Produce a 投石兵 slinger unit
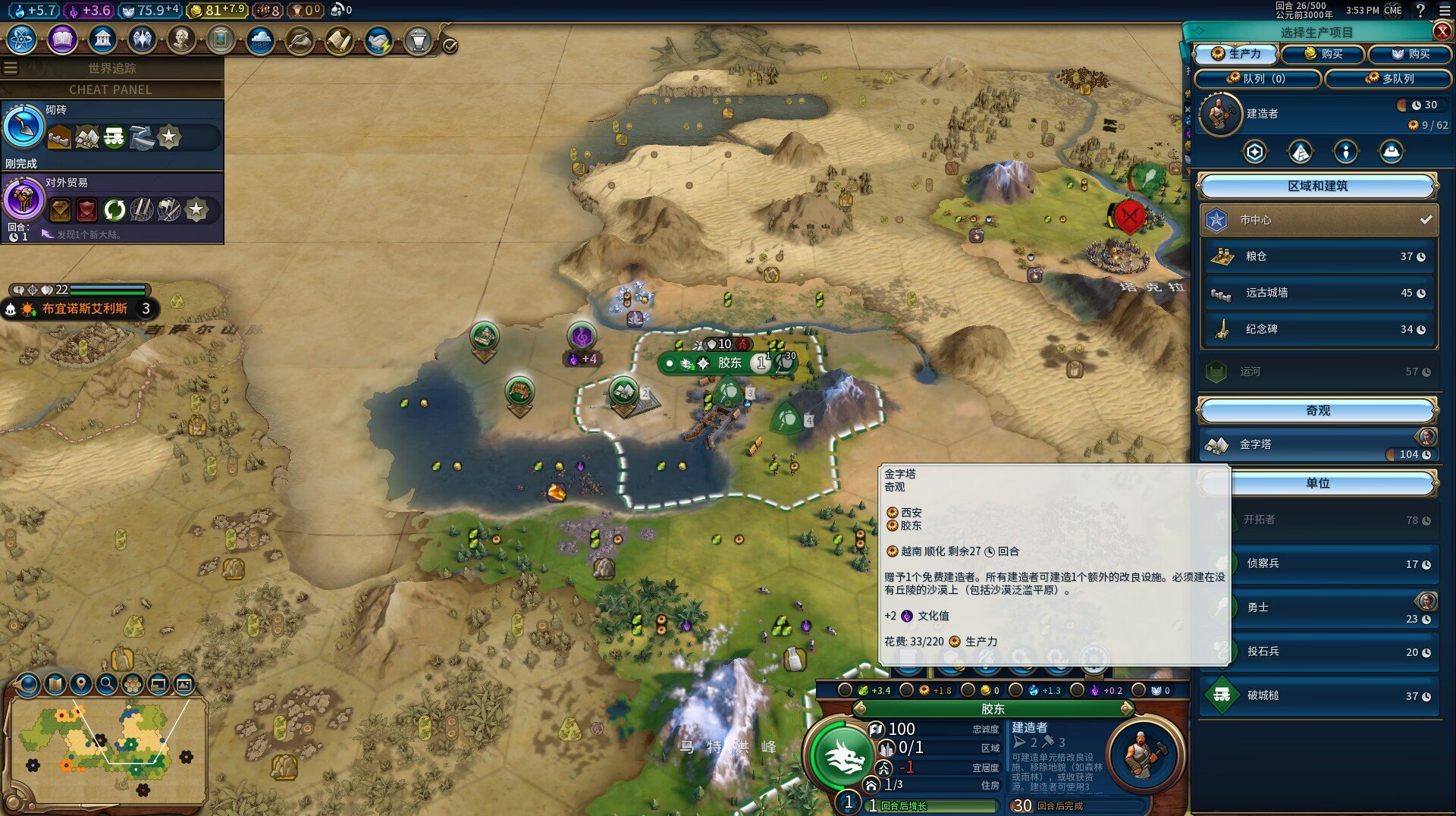This screenshot has width=1456, height=816. tap(1319, 652)
